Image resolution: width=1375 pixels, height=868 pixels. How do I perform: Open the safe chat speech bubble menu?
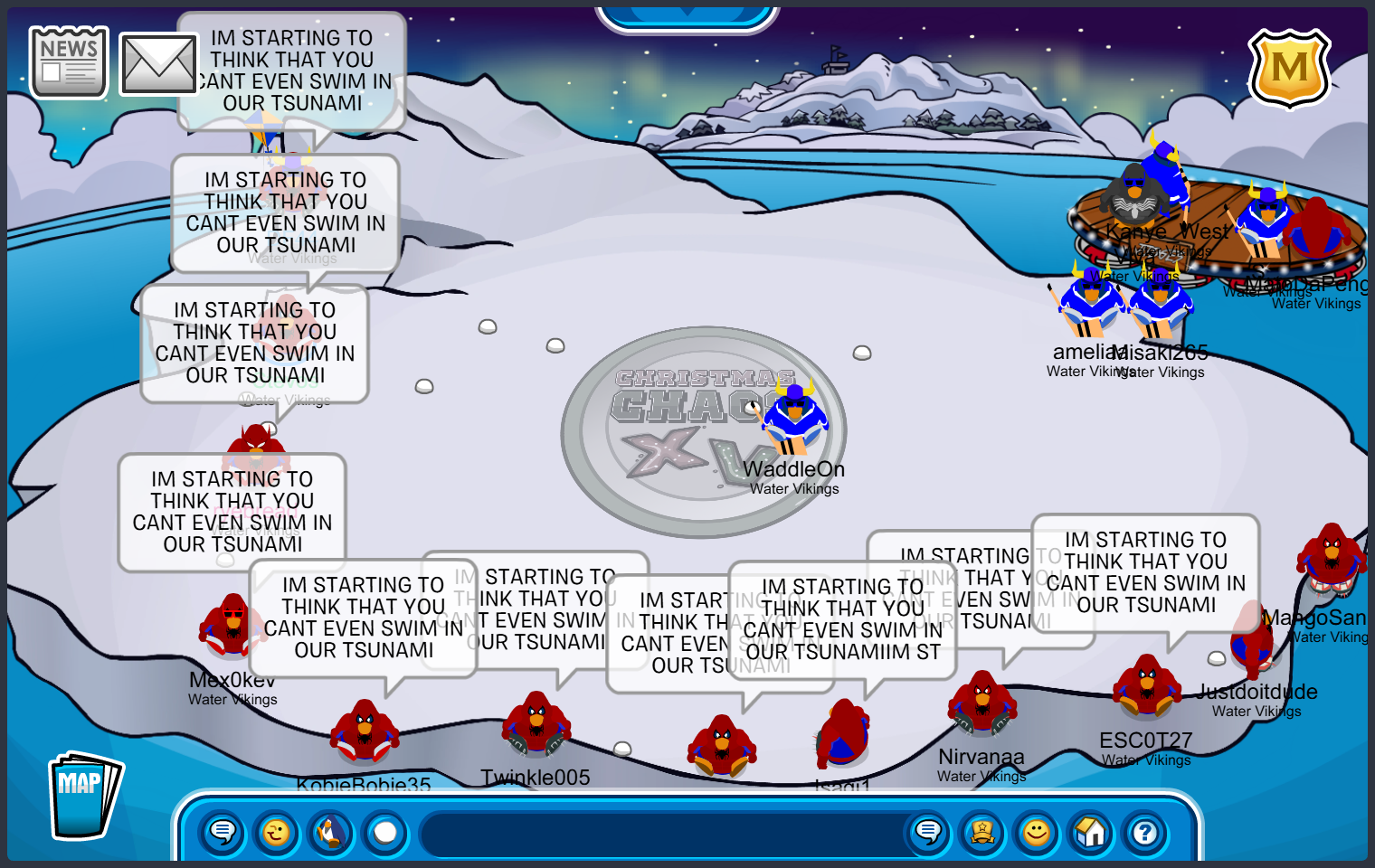pos(223,832)
